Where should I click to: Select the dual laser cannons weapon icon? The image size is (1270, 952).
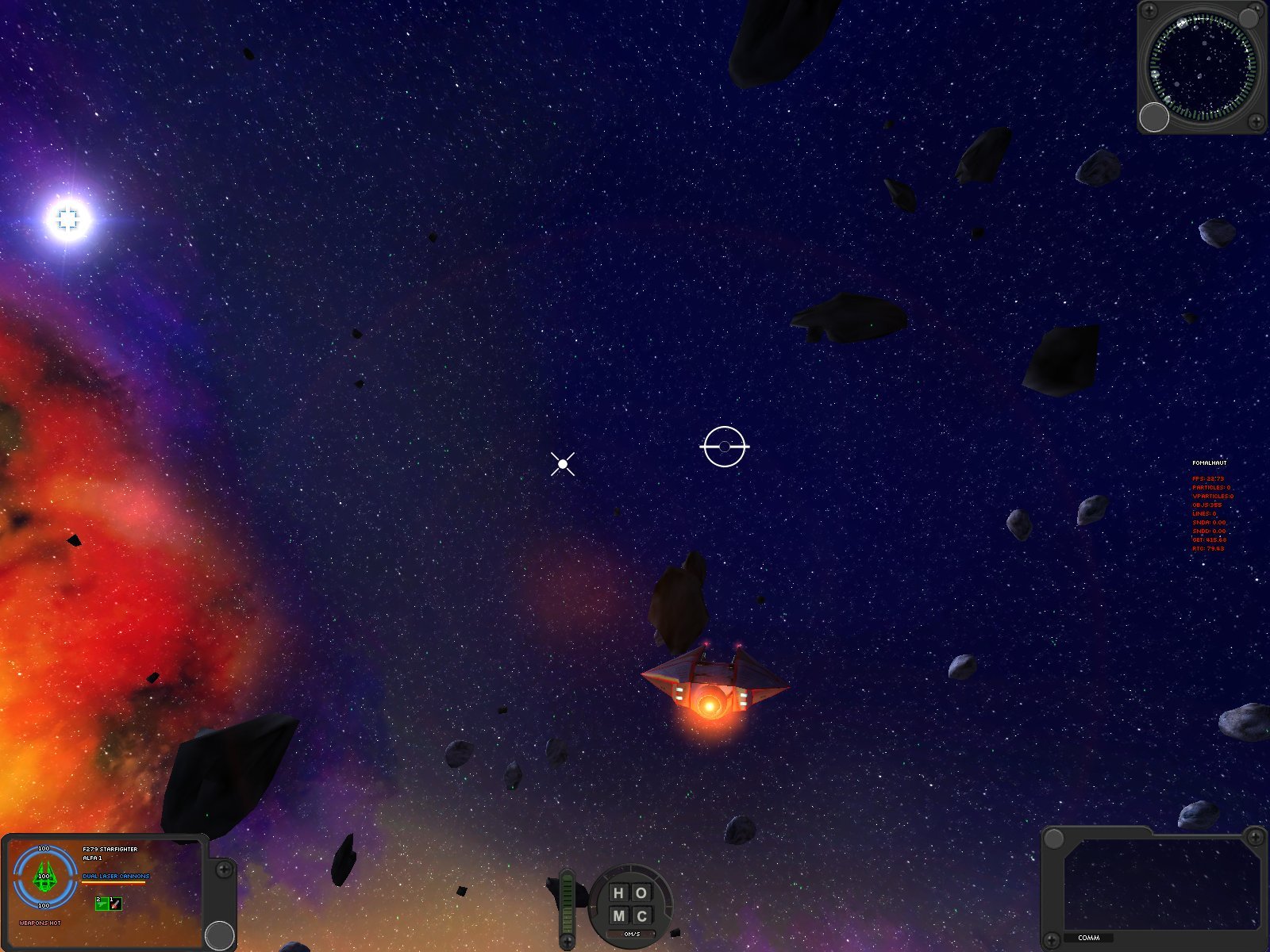pyautogui.click(x=102, y=904)
